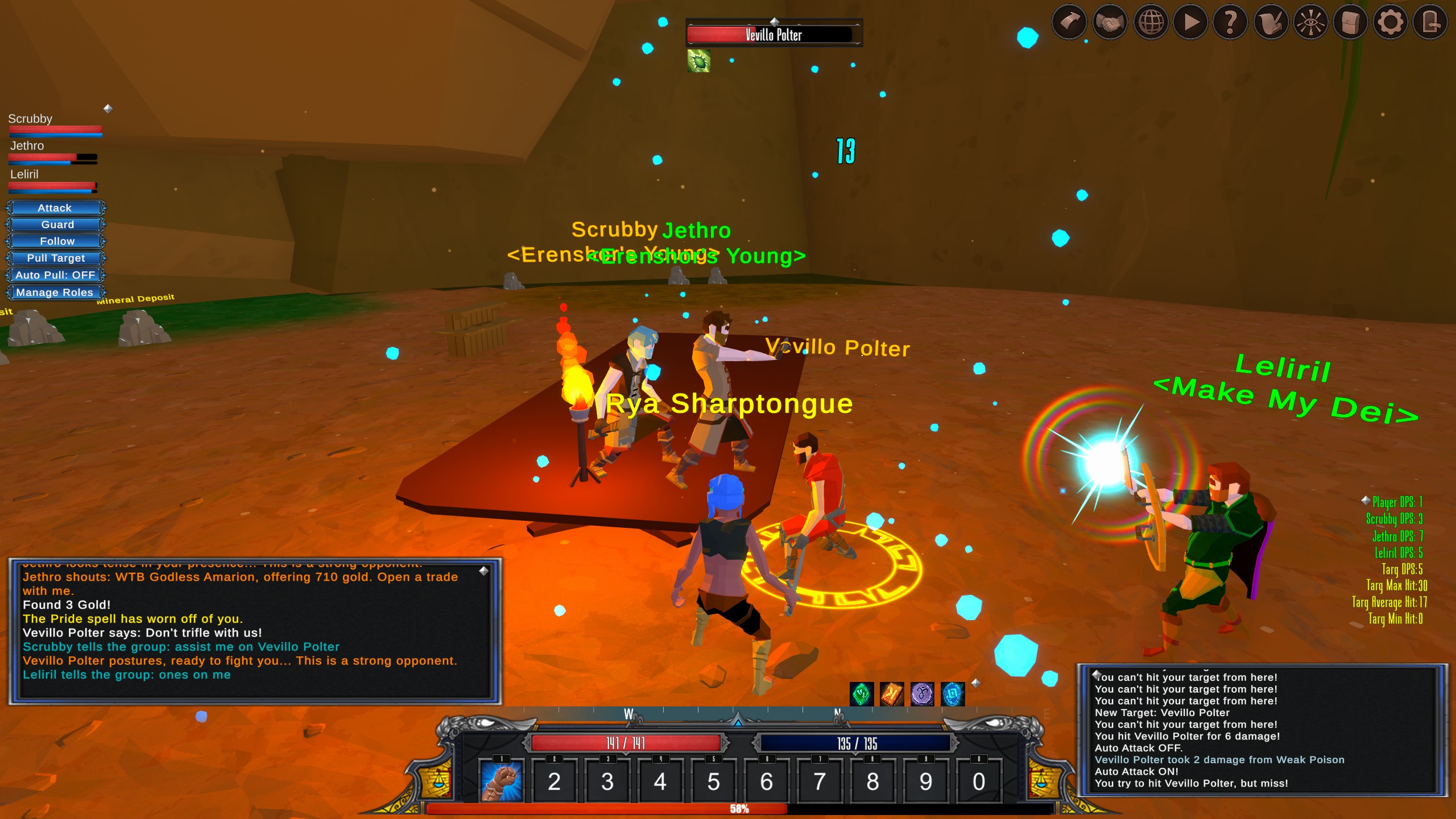Command the group to Attack

pyautogui.click(x=55, y=208)
